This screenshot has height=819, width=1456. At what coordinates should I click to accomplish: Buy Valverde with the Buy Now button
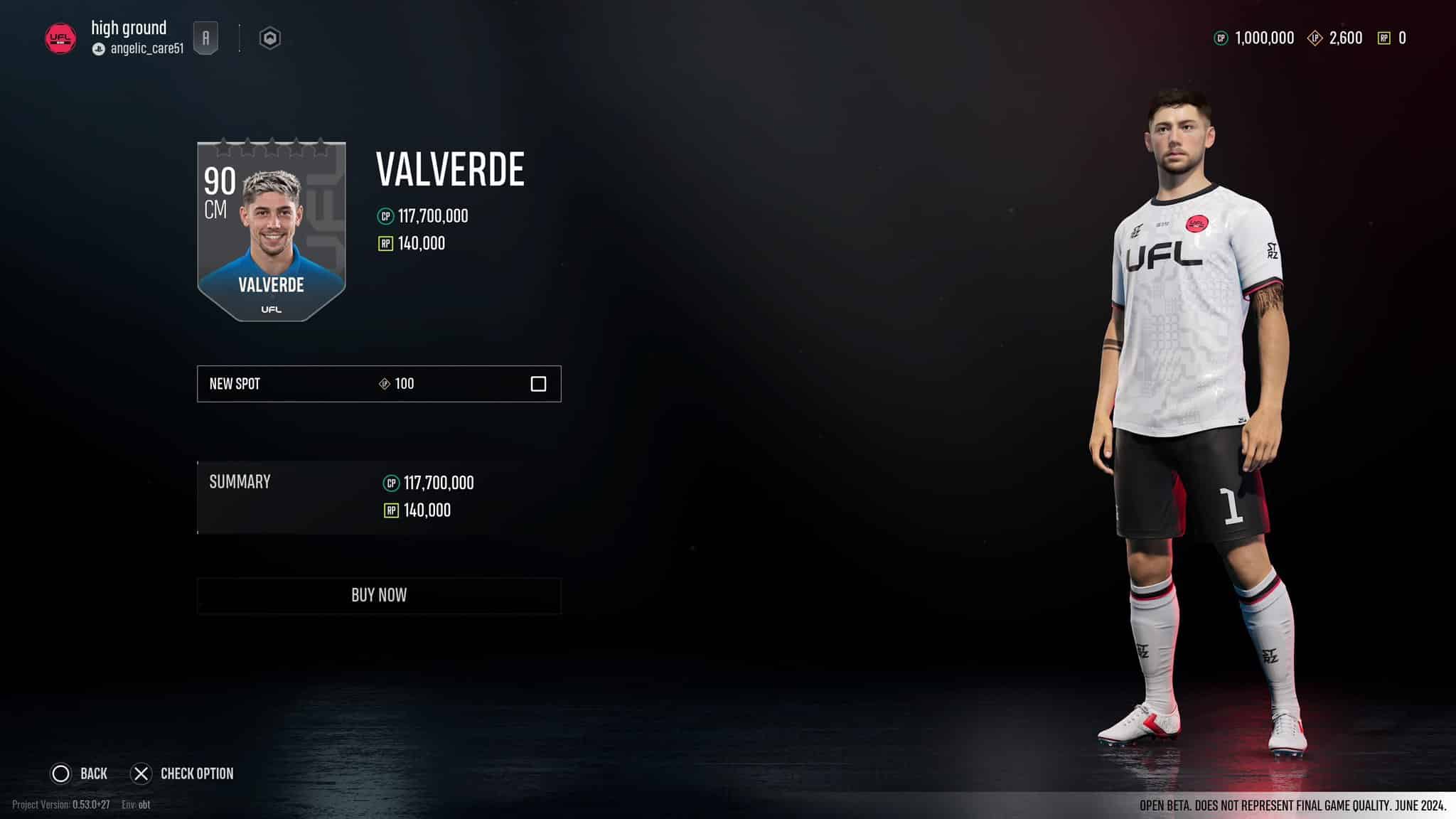[x=379, y=595]
